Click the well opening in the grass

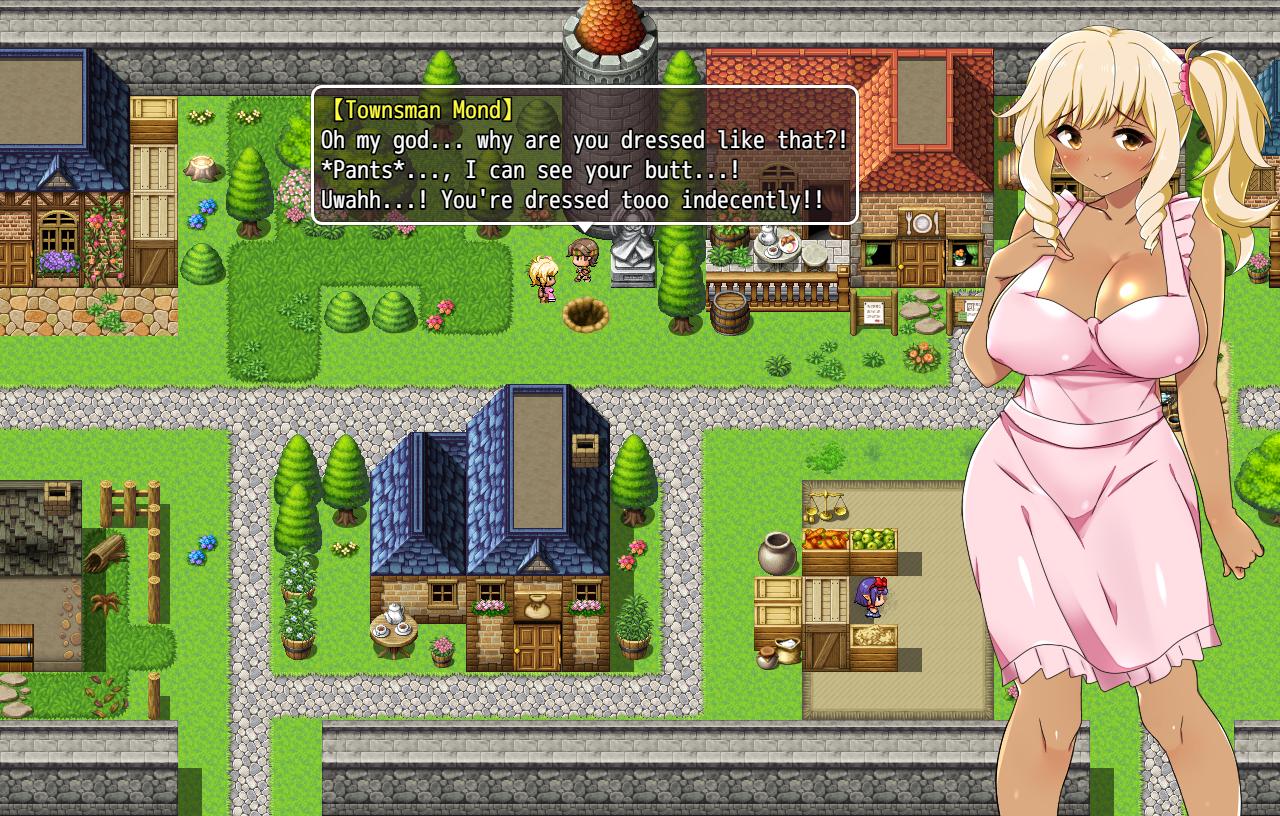587,315
